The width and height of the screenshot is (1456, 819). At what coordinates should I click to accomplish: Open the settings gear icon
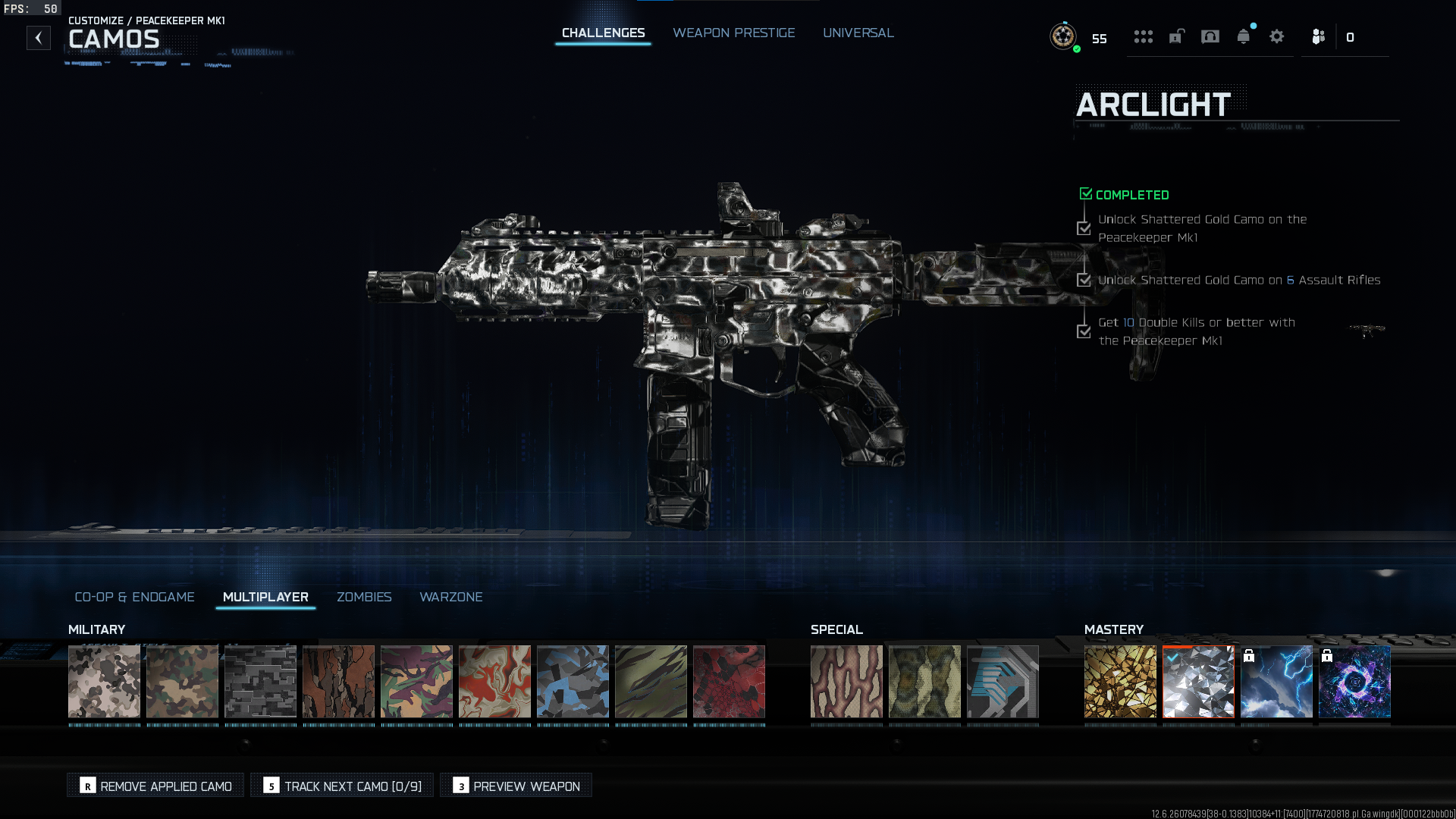(1276, 36)
